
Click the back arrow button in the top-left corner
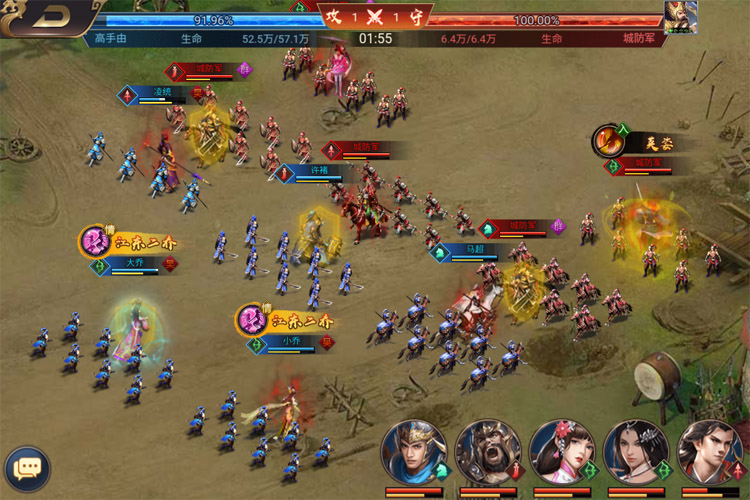(48, 17)
